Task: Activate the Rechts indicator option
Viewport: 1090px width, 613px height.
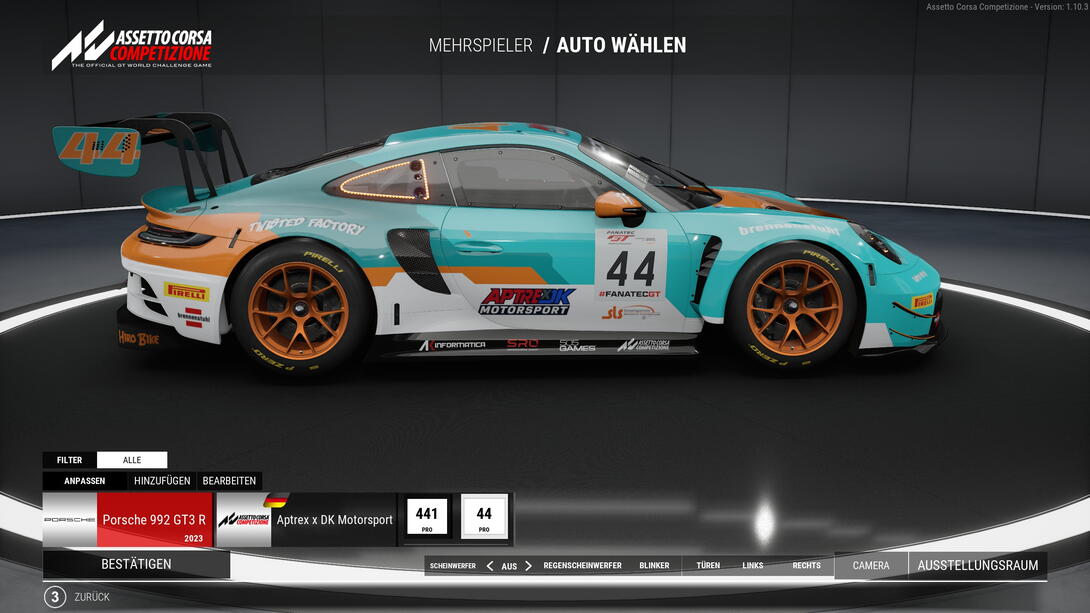Action: (x=806, y=566)
